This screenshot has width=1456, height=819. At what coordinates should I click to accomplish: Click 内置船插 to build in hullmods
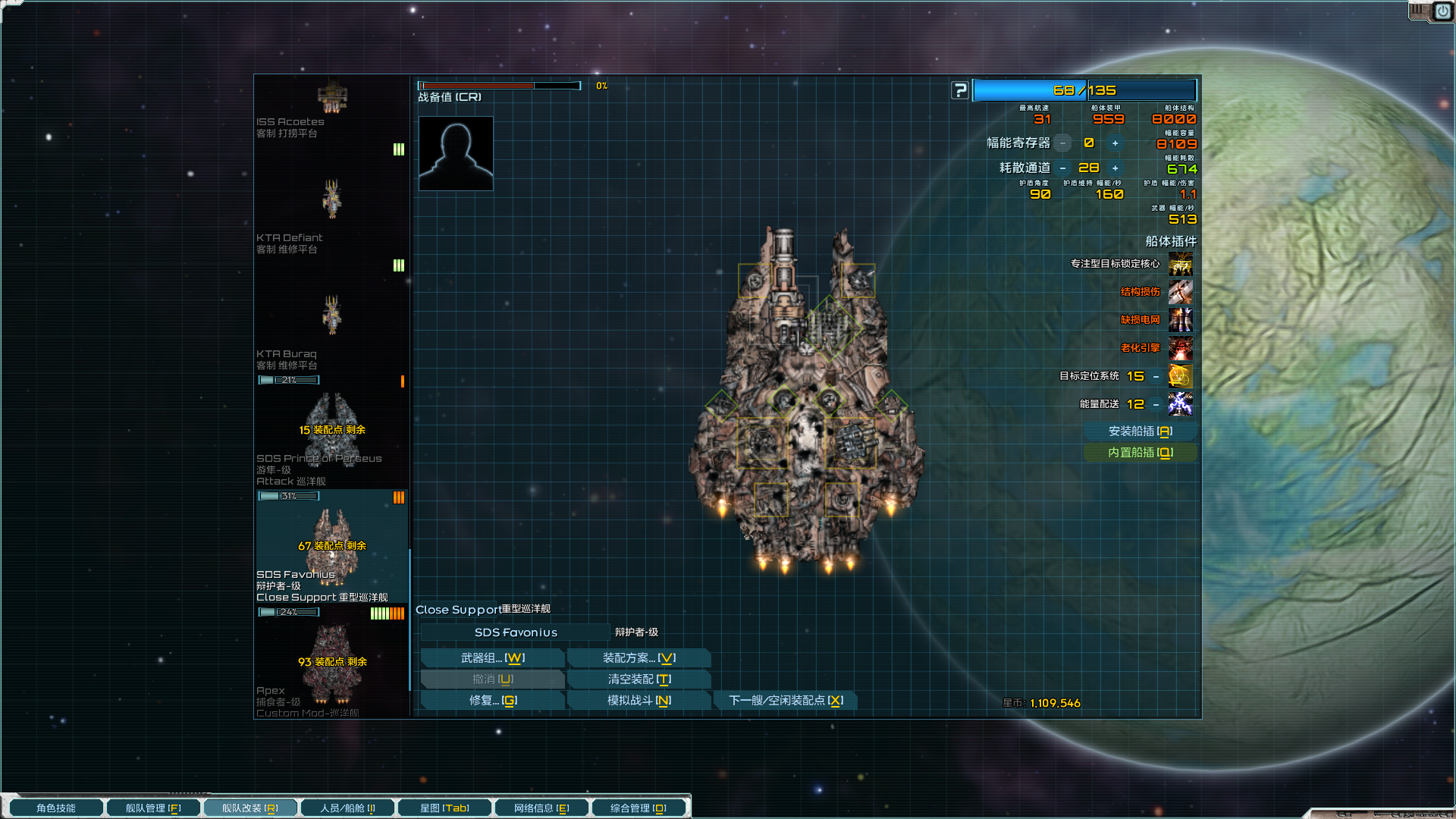[x=1140, y=453]
